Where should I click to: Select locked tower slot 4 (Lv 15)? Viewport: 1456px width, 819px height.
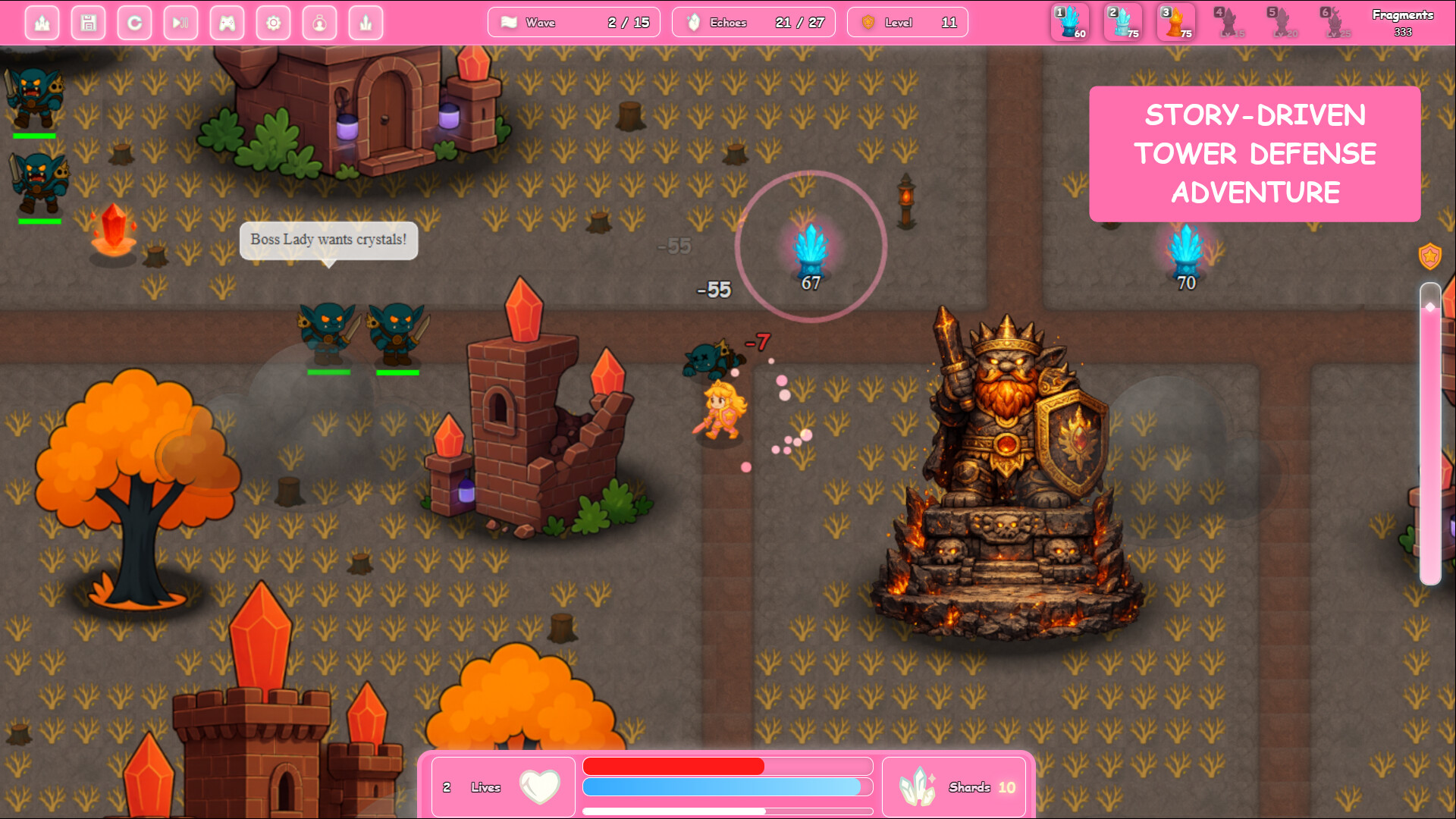(1229, 22)
